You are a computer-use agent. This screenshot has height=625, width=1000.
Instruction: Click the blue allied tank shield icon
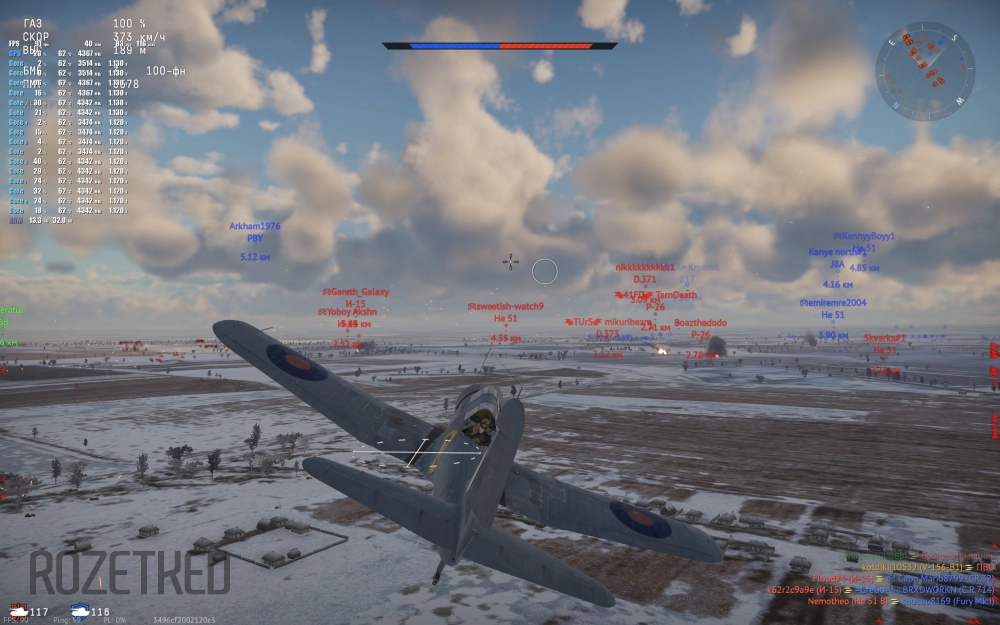(78, 609)
